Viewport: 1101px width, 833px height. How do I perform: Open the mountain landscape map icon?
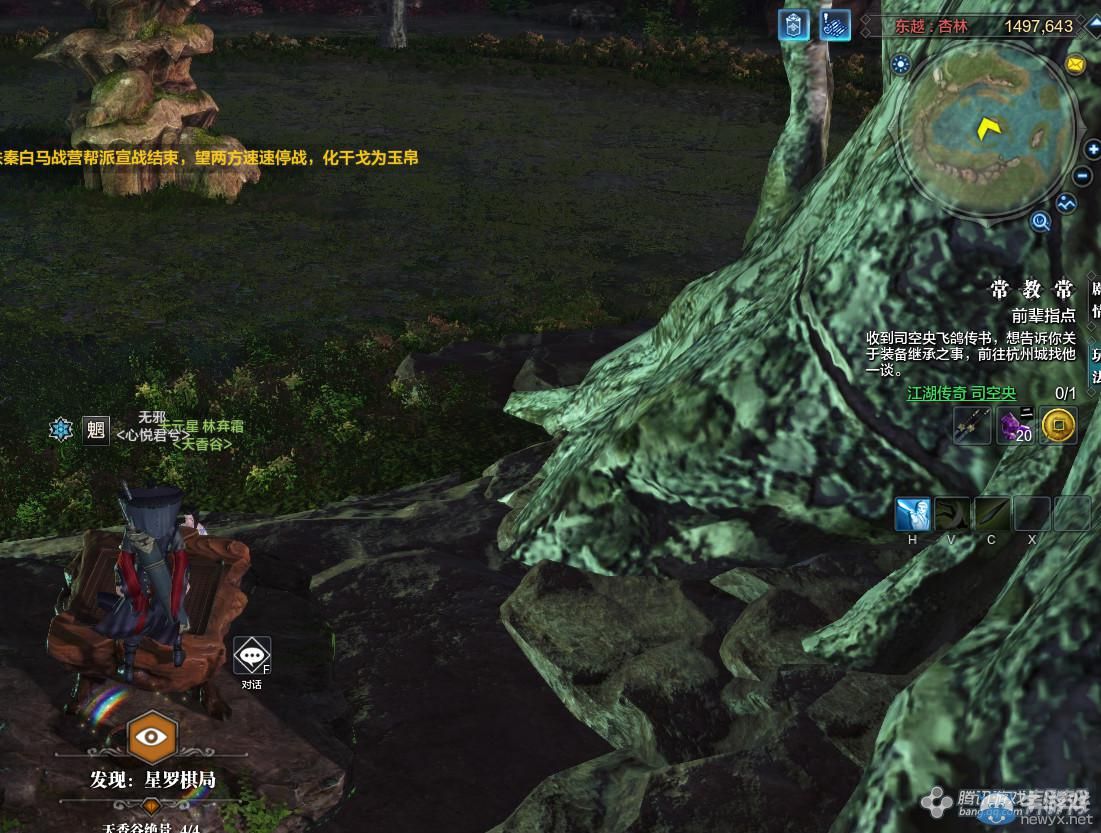pos(1067,203)
